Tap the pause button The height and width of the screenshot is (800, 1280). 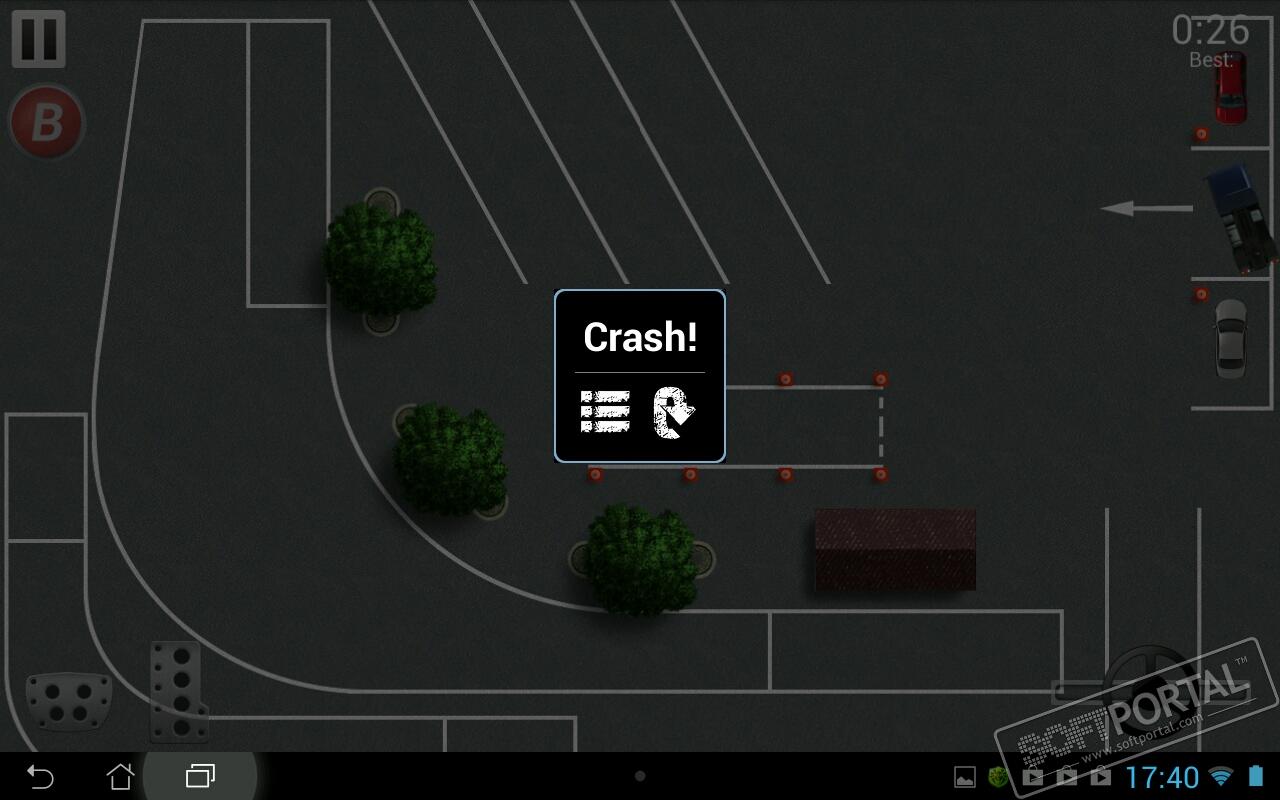[39, 39]
